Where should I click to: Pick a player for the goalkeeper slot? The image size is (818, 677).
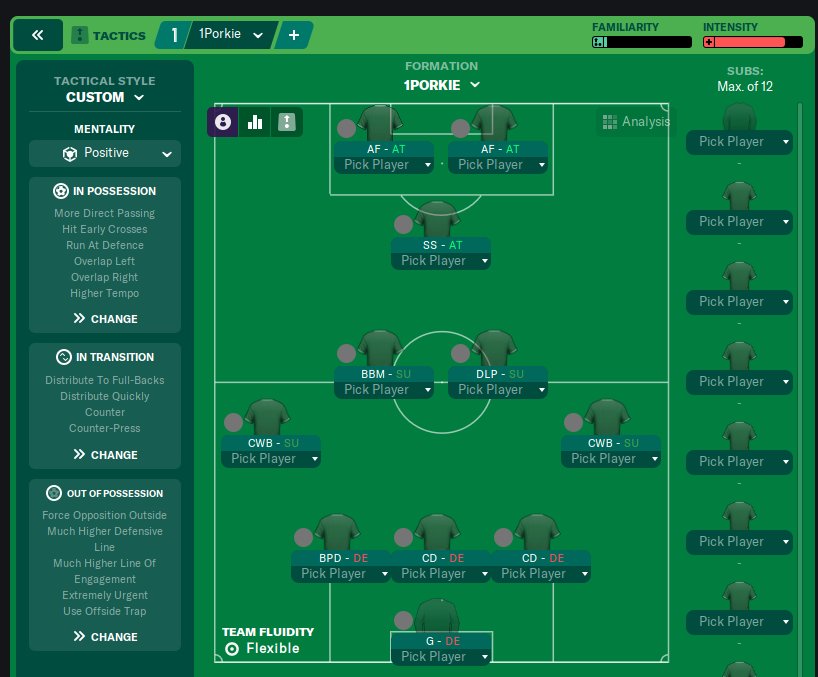click(x=441, y=657)
